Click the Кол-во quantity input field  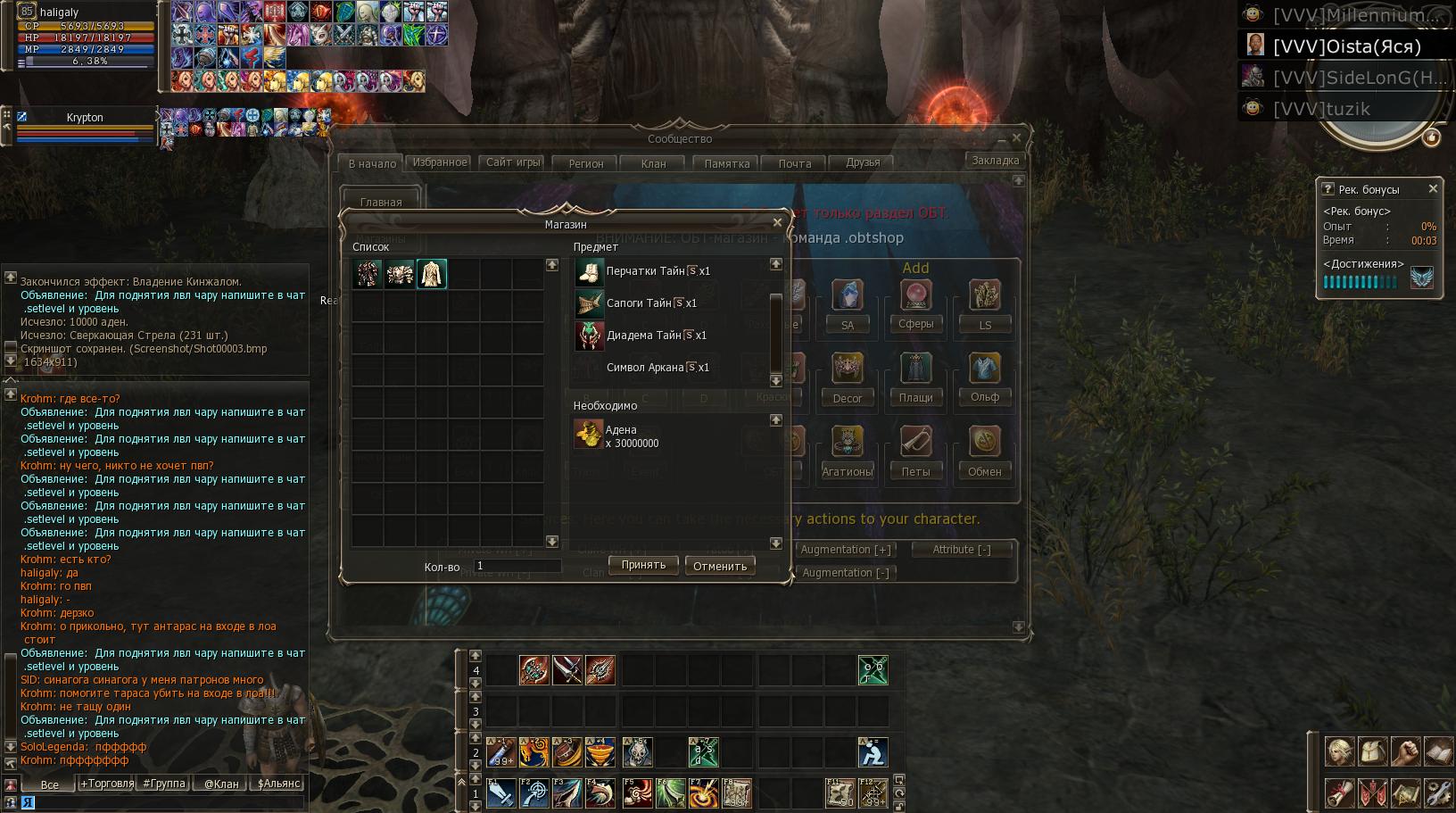(517, 566)
